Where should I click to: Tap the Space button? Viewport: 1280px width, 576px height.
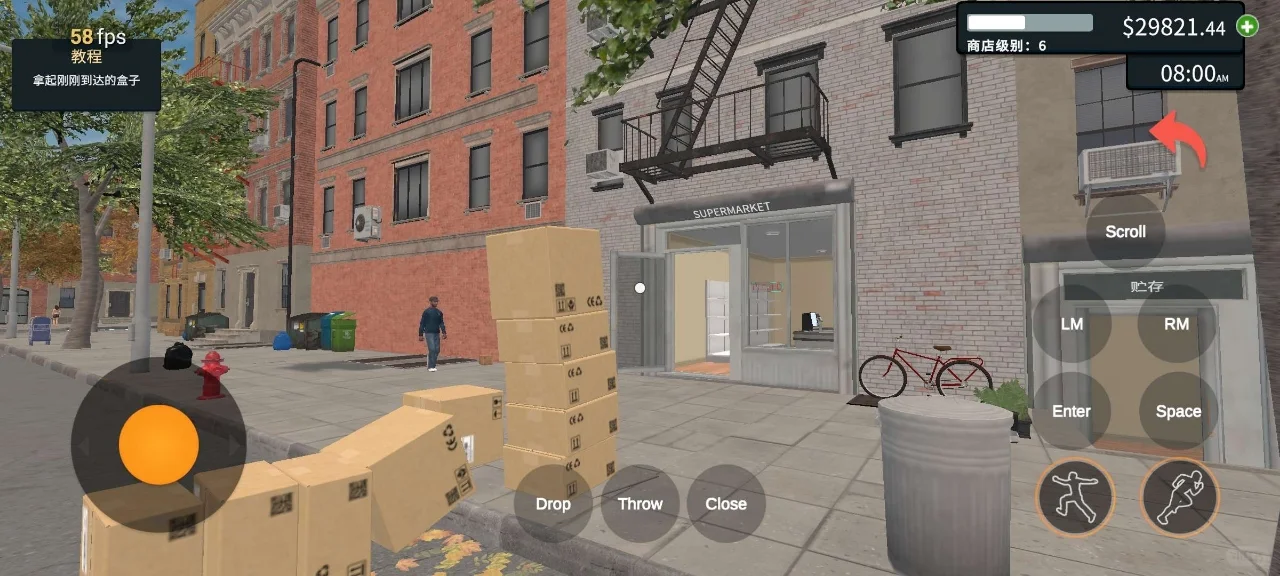tap(1178, 411)
